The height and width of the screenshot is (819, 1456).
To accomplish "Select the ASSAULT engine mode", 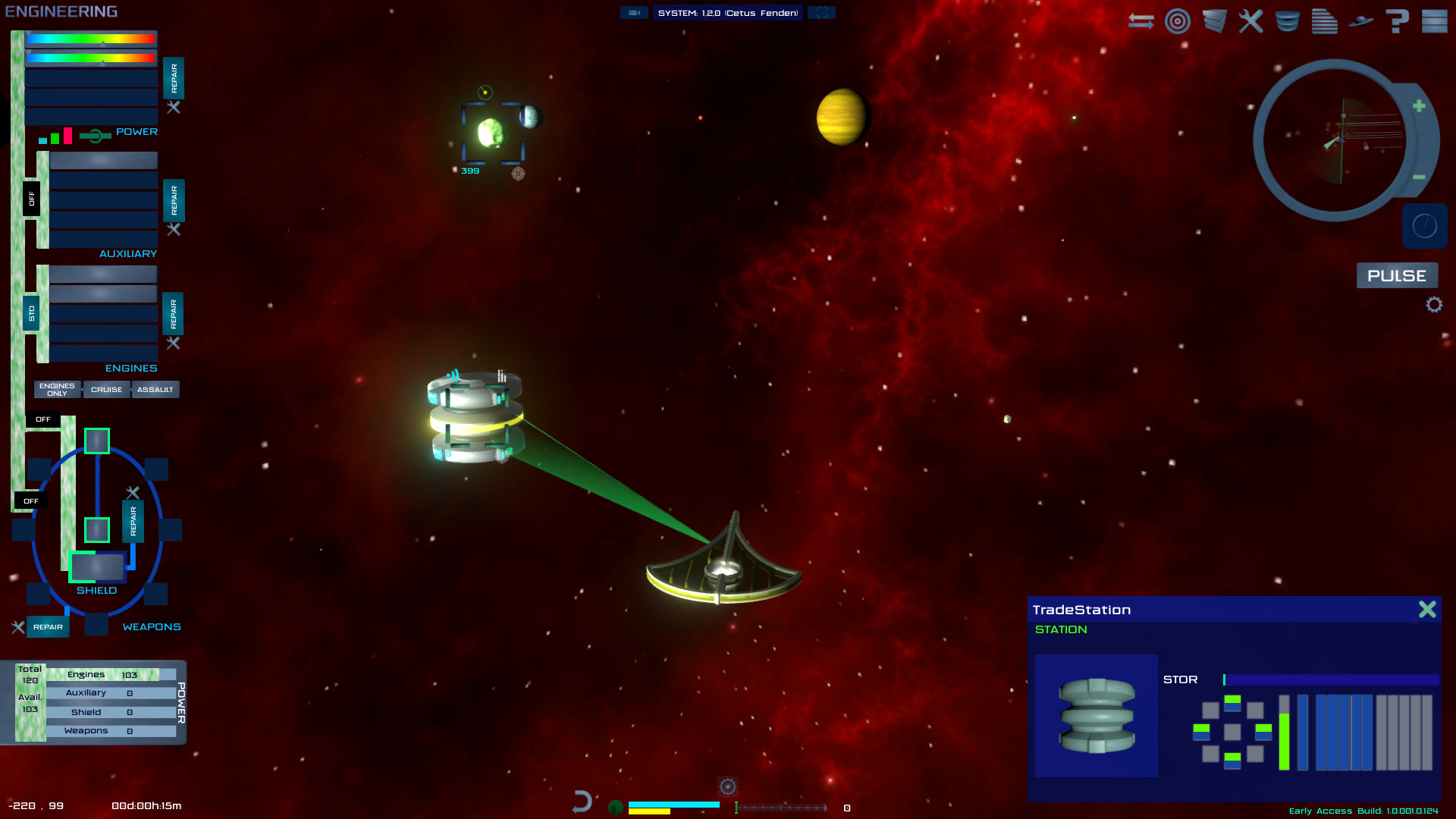I will (x=155, y=389).
